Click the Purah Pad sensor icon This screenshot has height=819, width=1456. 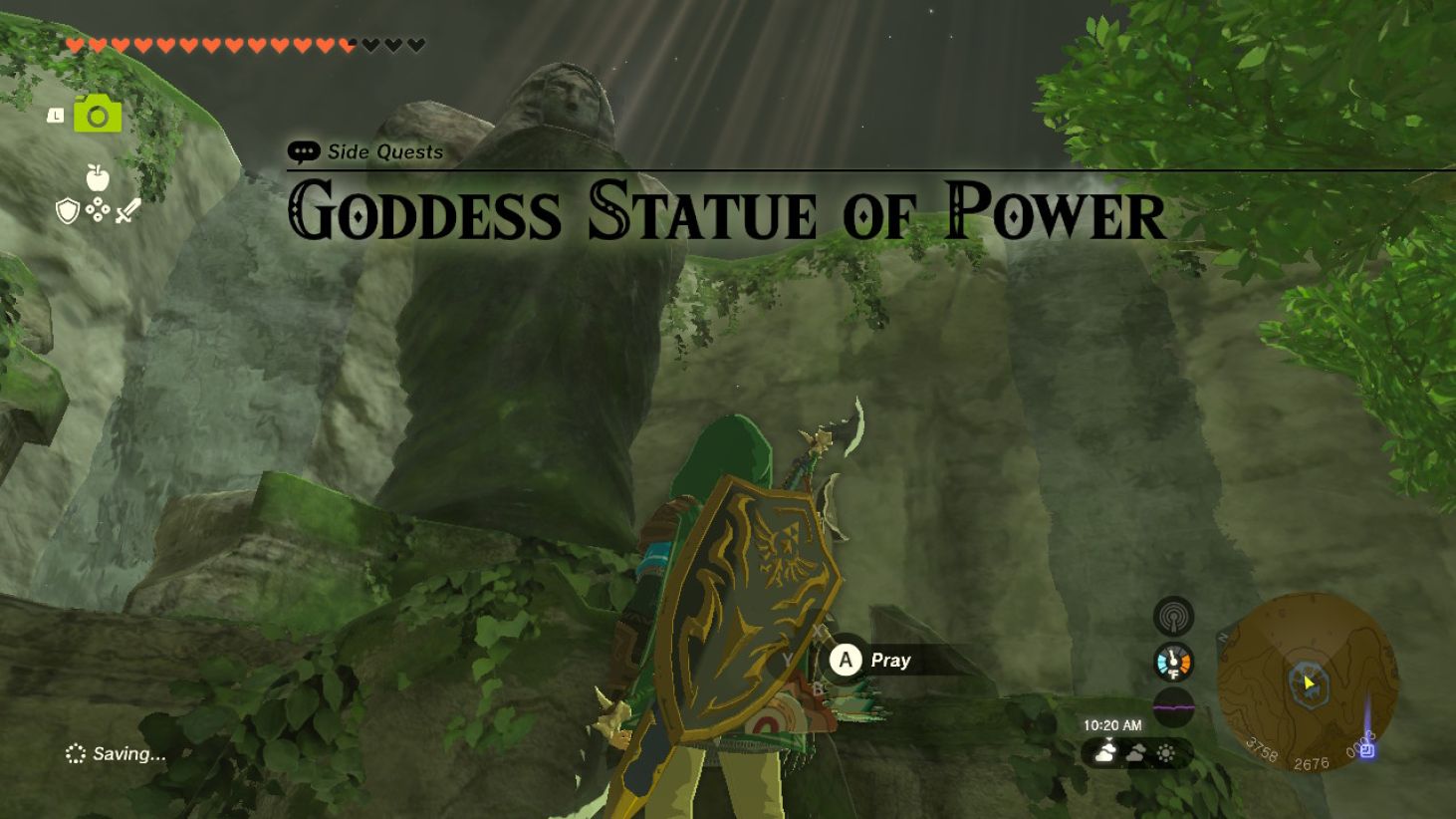coord(1175,617)
